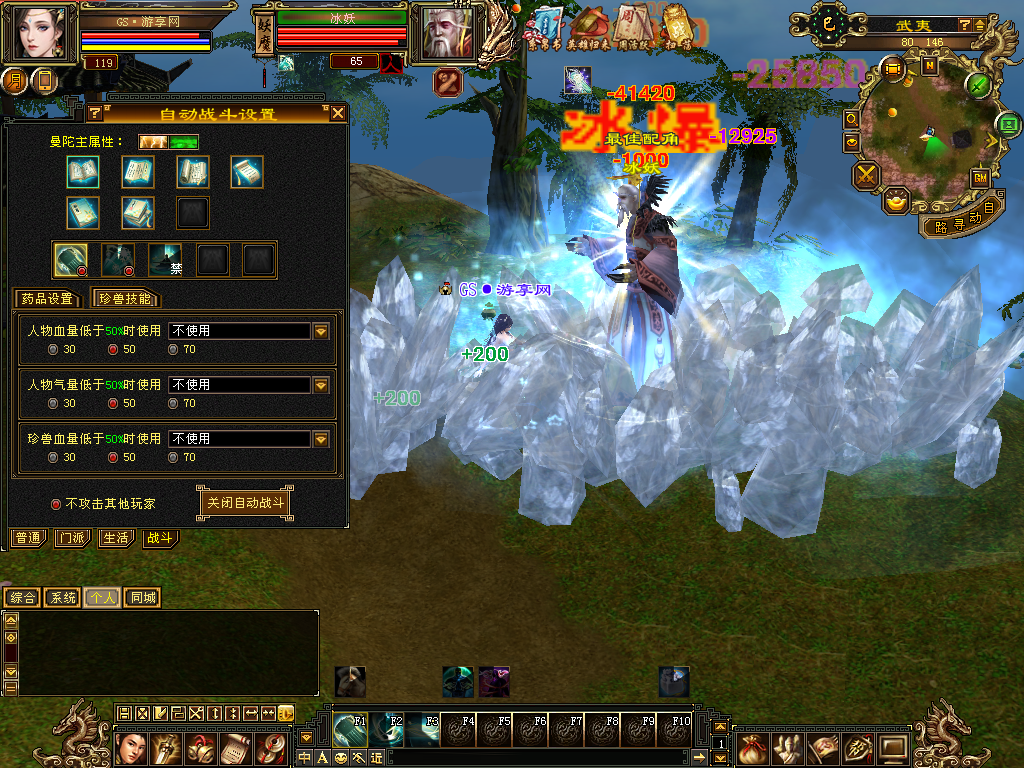Switch chat to the 同城 channel
1024x768 pixels.
[x=143, y=597]
